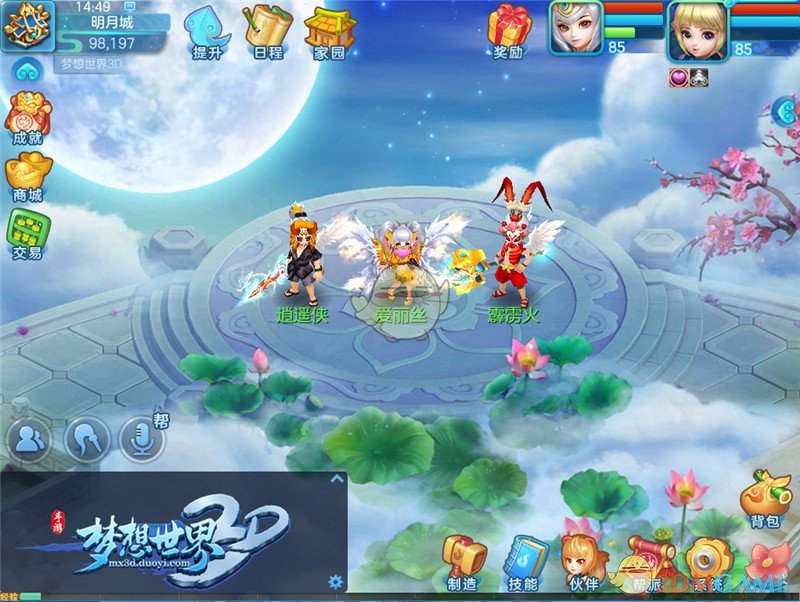Open the 提升 upgrade menu

pyautogui.click(x=207, y=31)
